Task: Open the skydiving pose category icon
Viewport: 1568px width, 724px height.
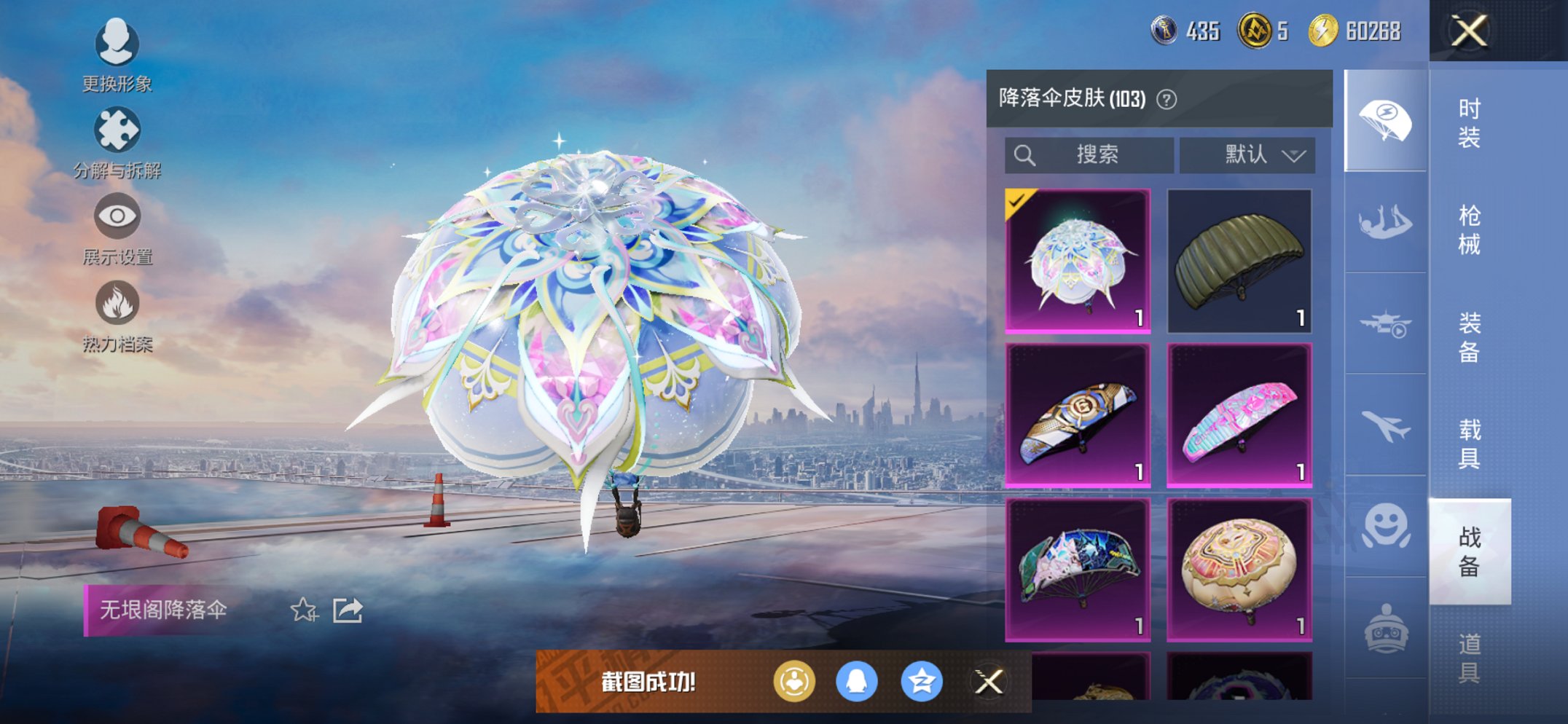Action: pyautogui.click(x=1384, y=220)
